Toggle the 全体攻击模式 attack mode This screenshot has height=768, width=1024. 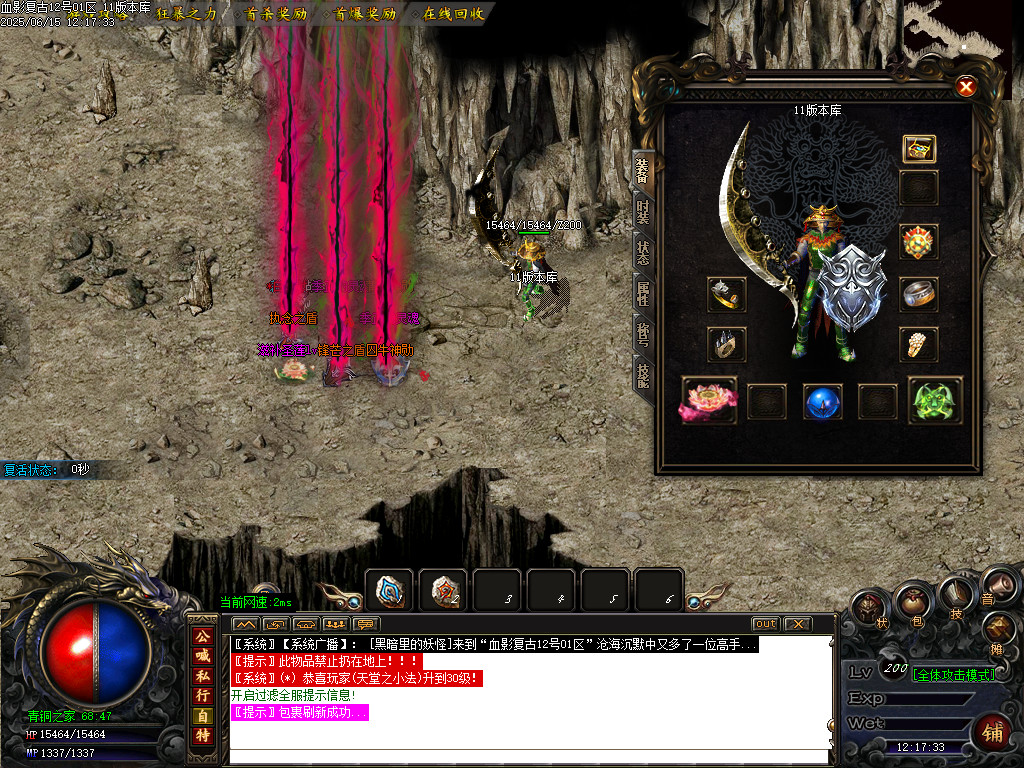[x=954, y=675]
